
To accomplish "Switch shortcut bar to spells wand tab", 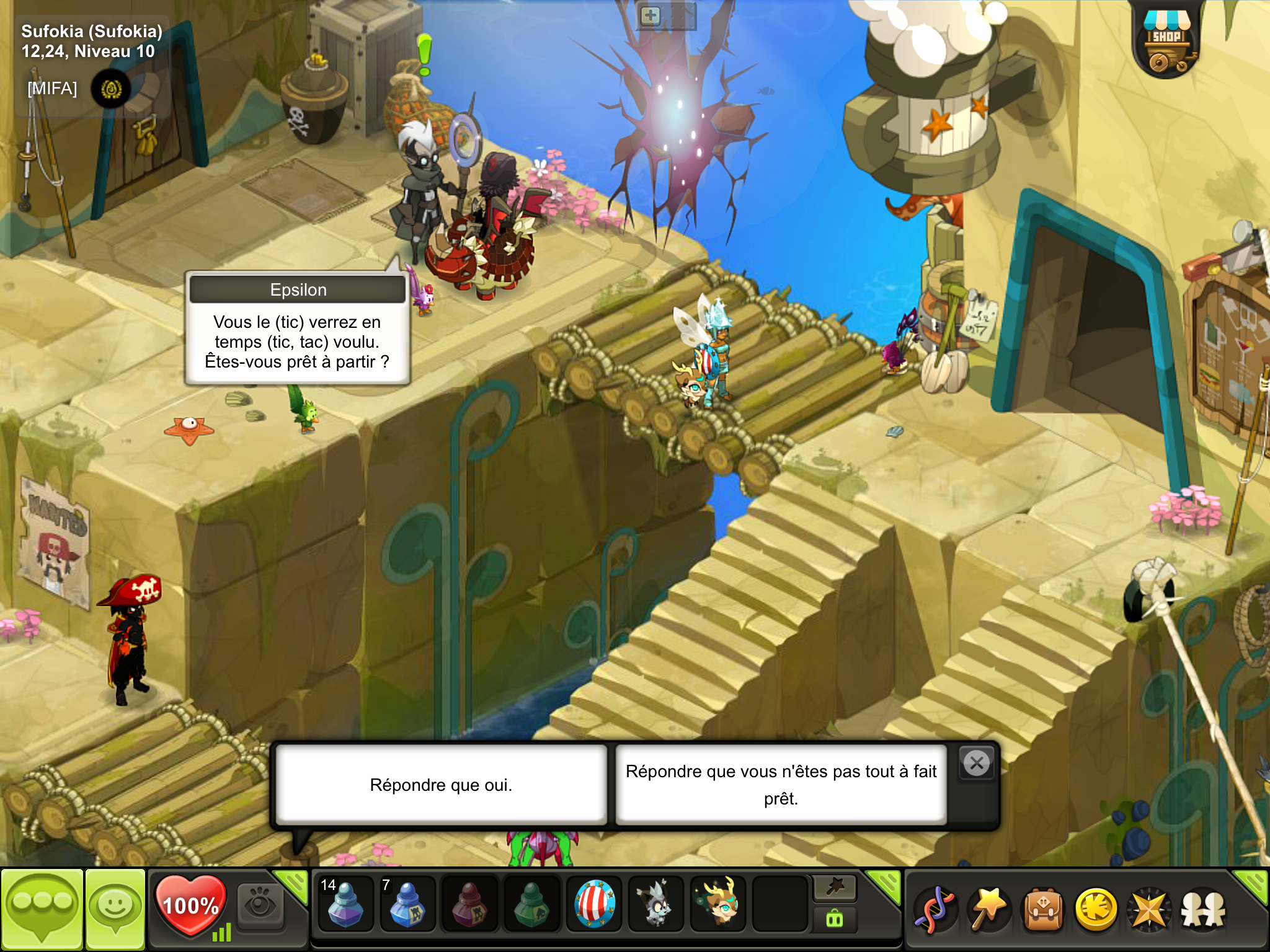I will [835, 888].
